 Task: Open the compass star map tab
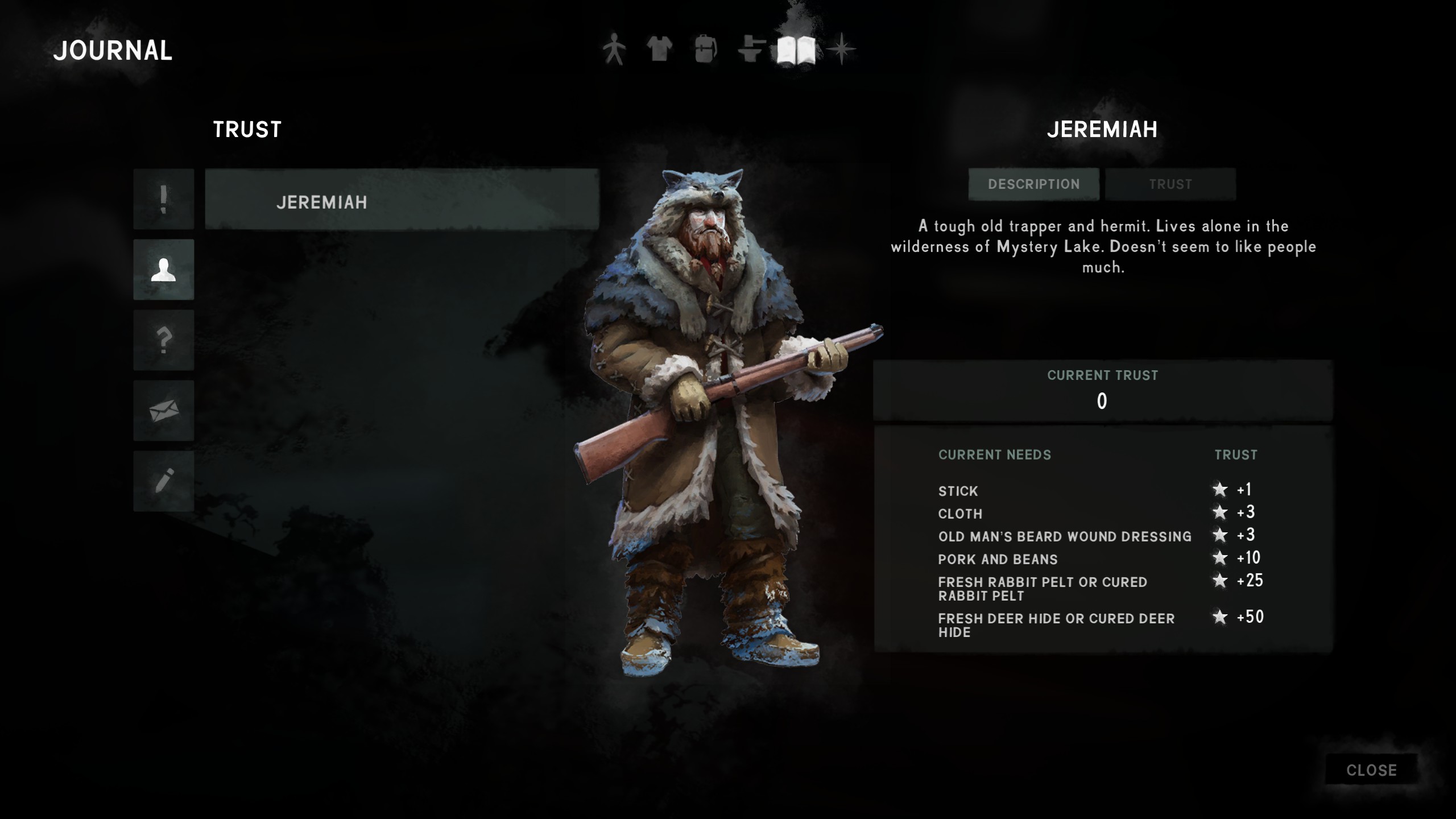pyautogui.click(x=841, y=49)
